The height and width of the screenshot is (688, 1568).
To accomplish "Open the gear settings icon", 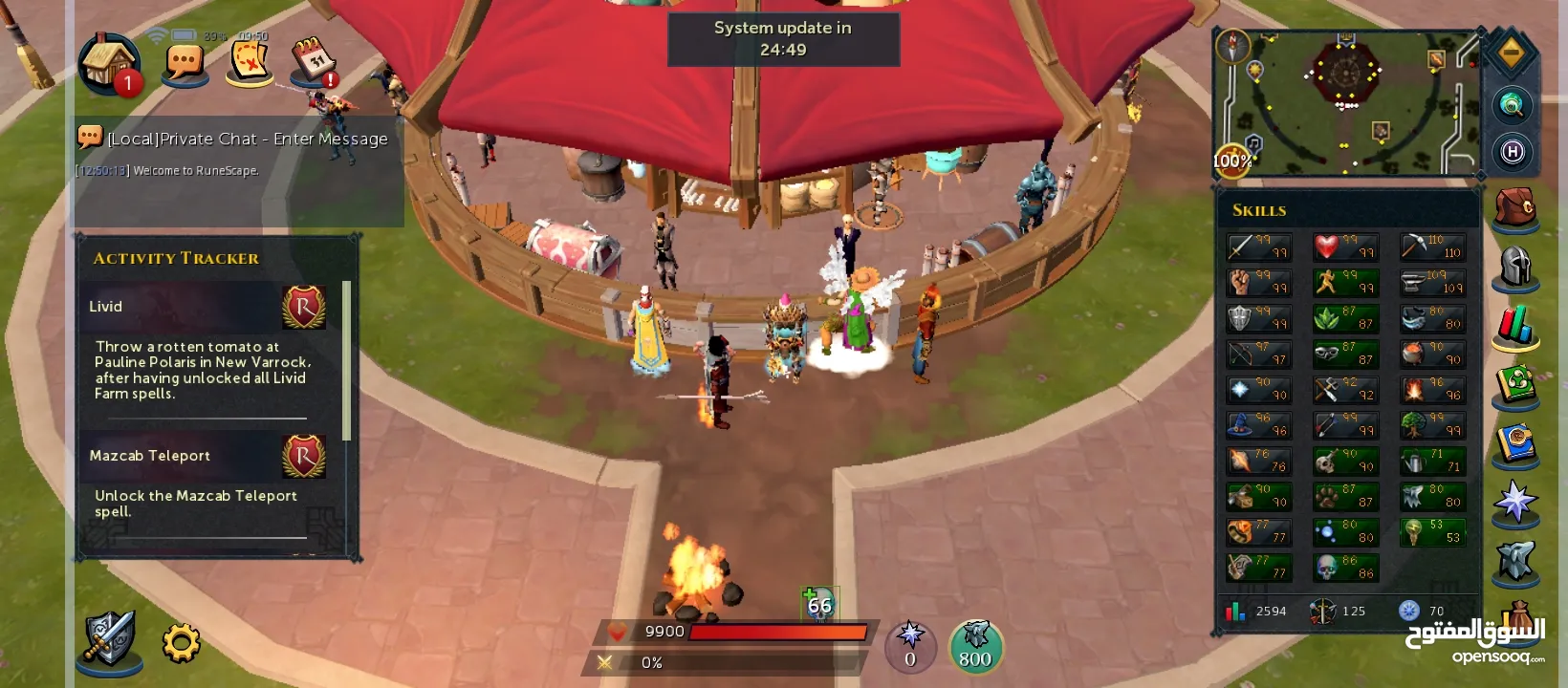I will (181, 643).
